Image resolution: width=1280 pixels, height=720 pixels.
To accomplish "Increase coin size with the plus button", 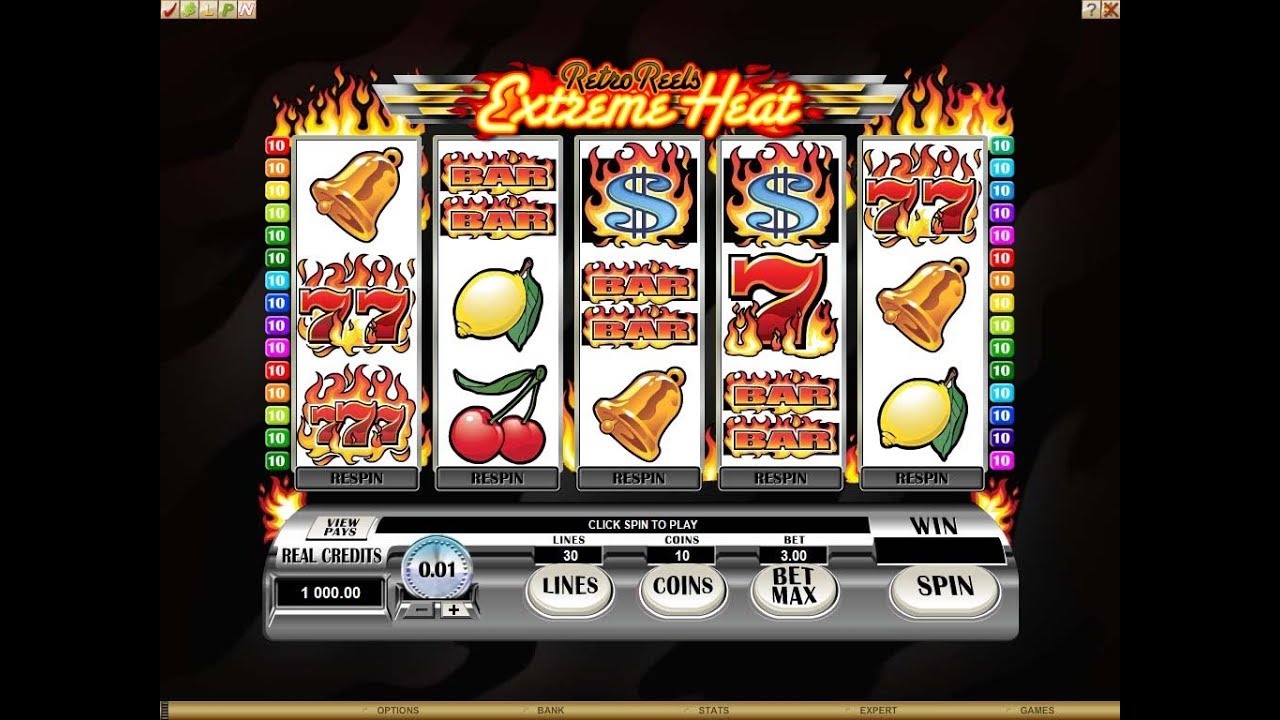I will point(454,609).
